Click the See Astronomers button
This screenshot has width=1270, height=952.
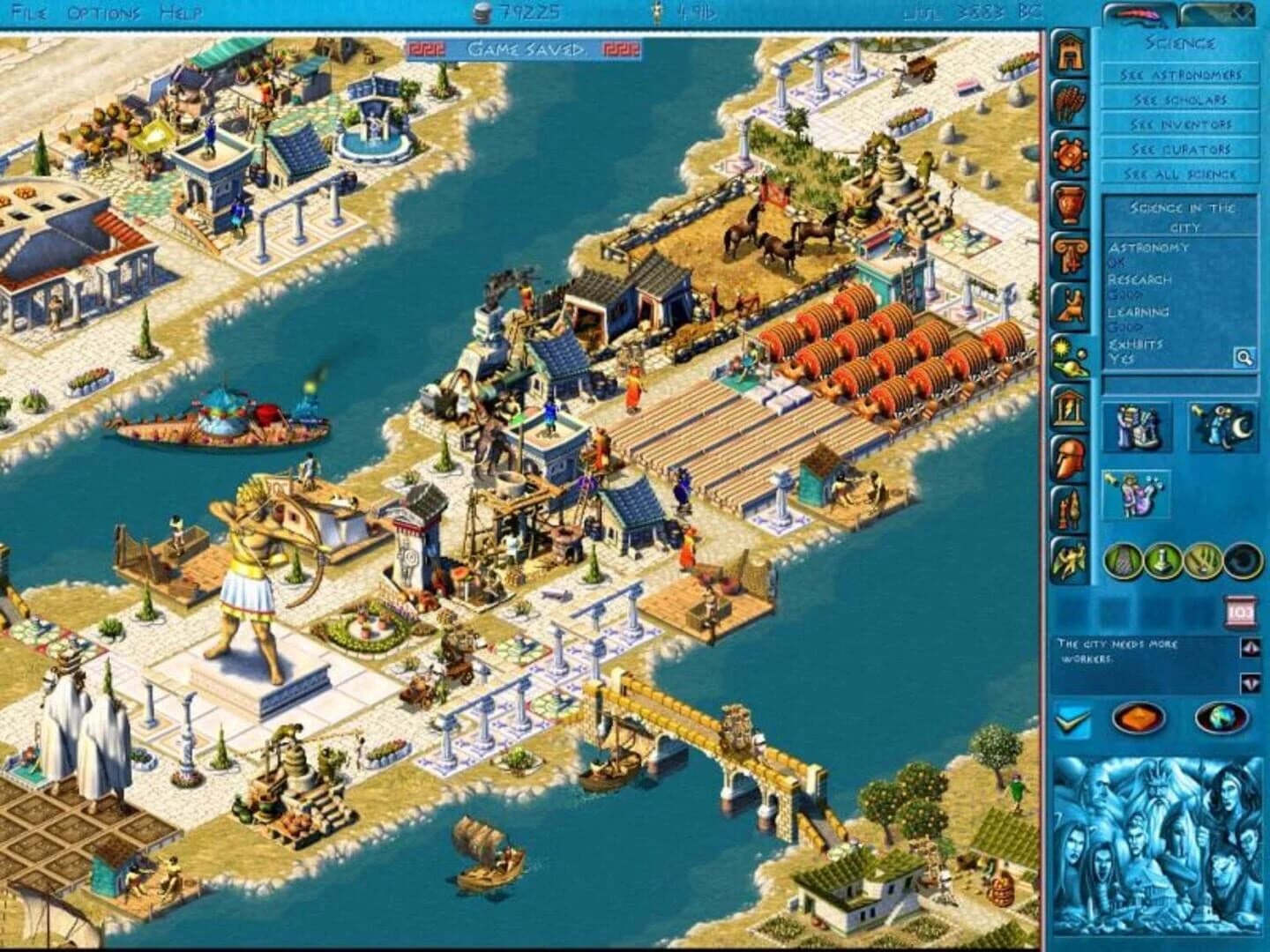(x=1179, y=76)
